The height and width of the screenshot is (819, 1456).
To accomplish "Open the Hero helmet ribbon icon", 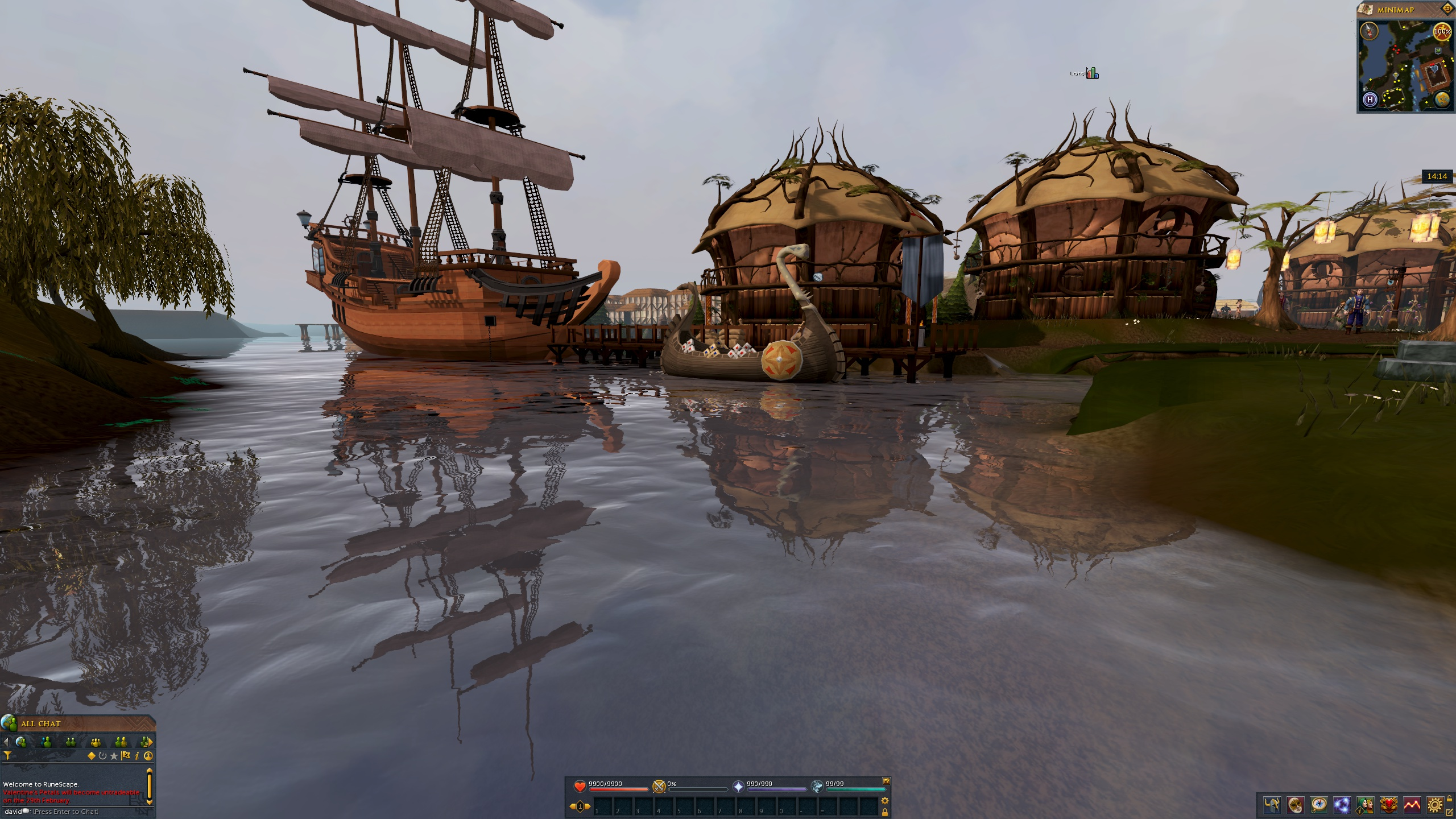I will 1272,805.
